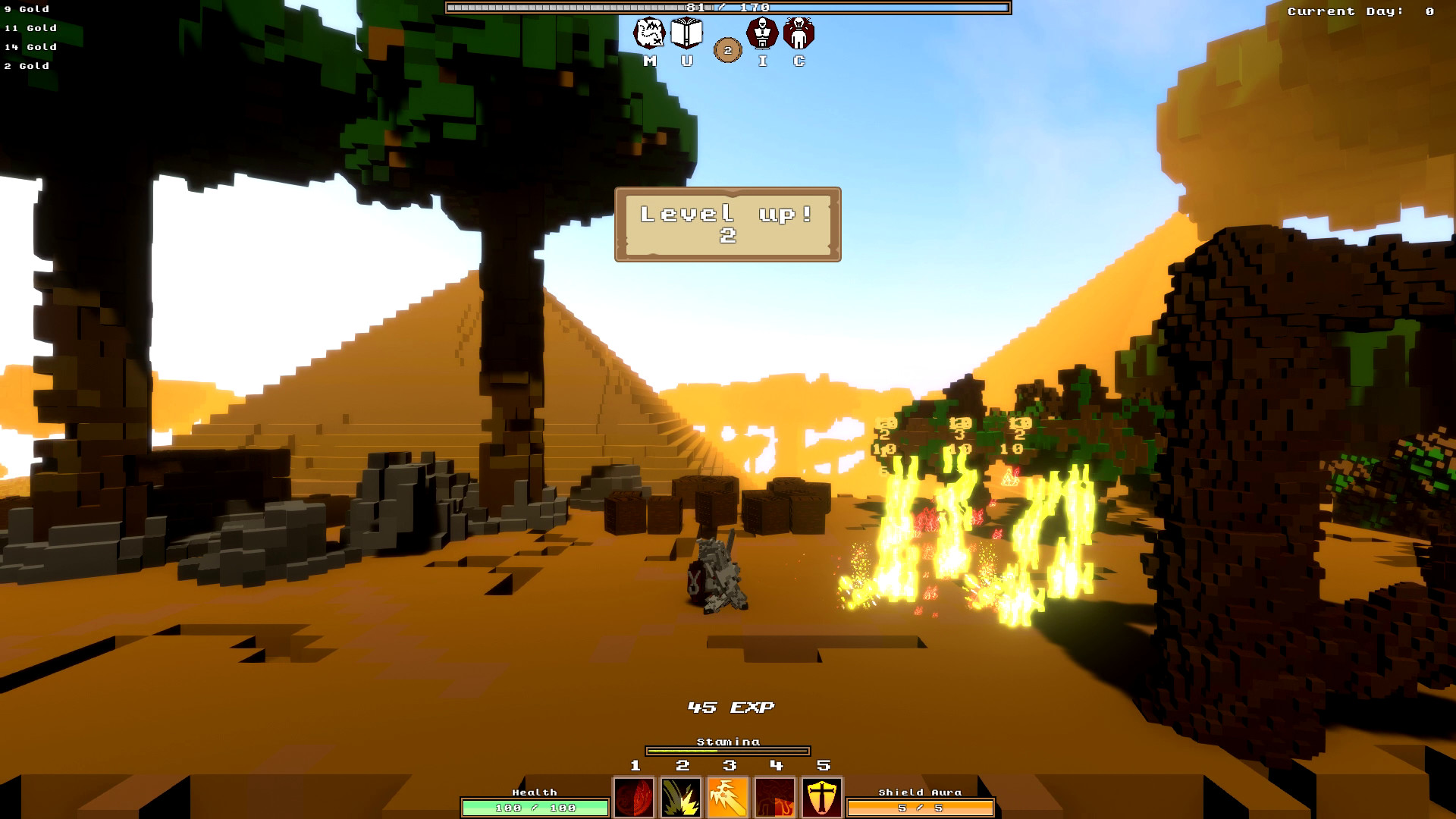
Task: Click the 2 Gold entry in the loot list
Action: [x=26, y=66]
